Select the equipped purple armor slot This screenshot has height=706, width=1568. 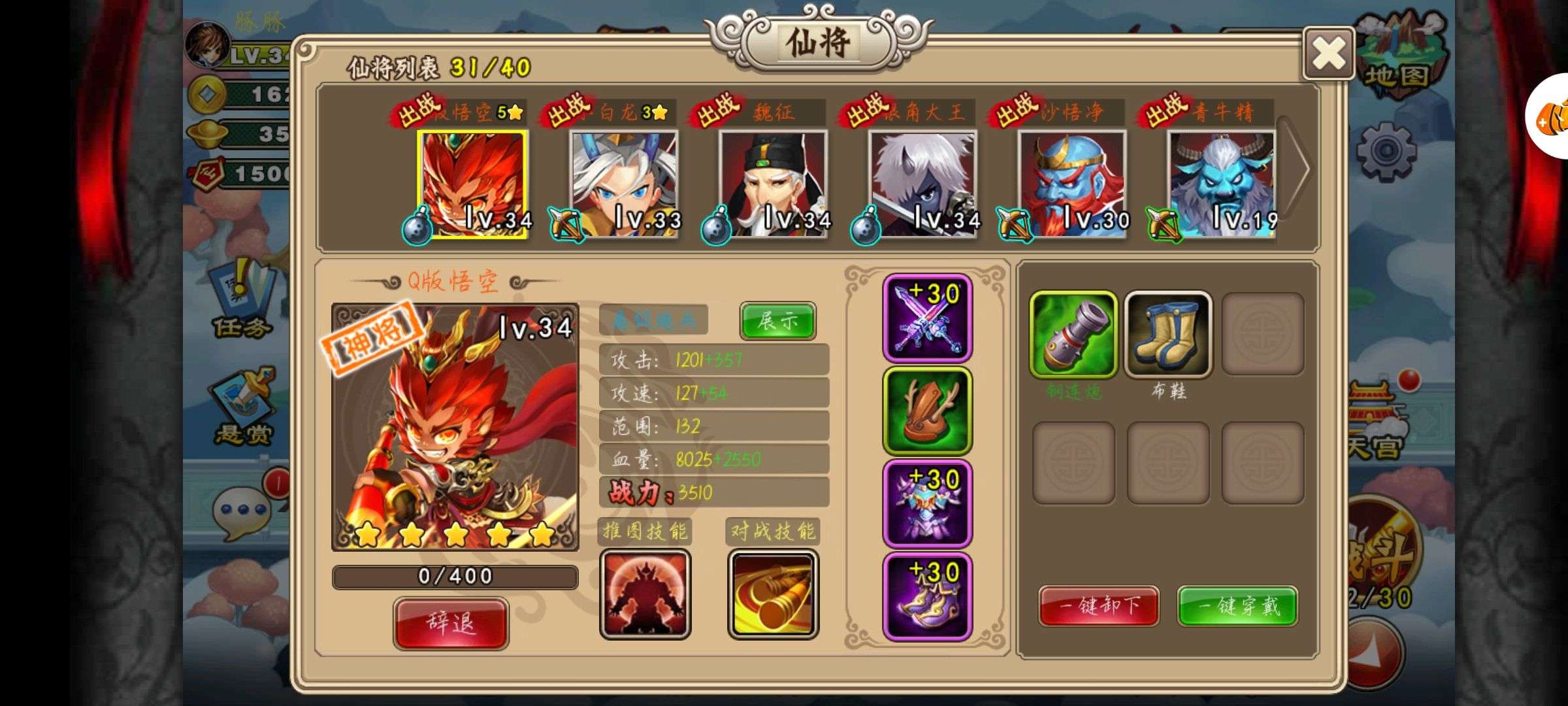point(927,504)
